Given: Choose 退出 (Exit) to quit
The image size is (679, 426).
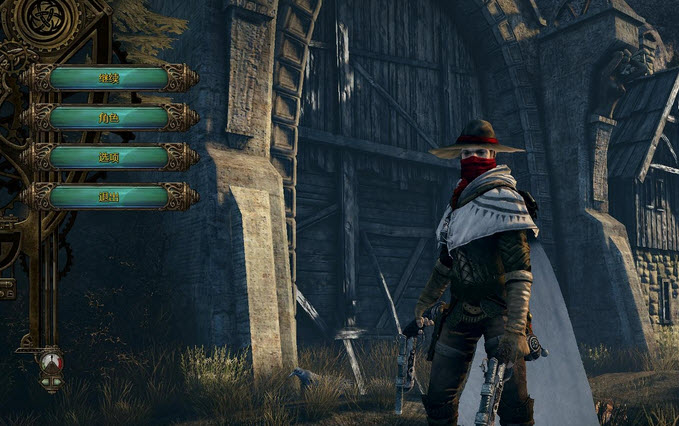Looking at the screenshot, I should tap(109, 196).
